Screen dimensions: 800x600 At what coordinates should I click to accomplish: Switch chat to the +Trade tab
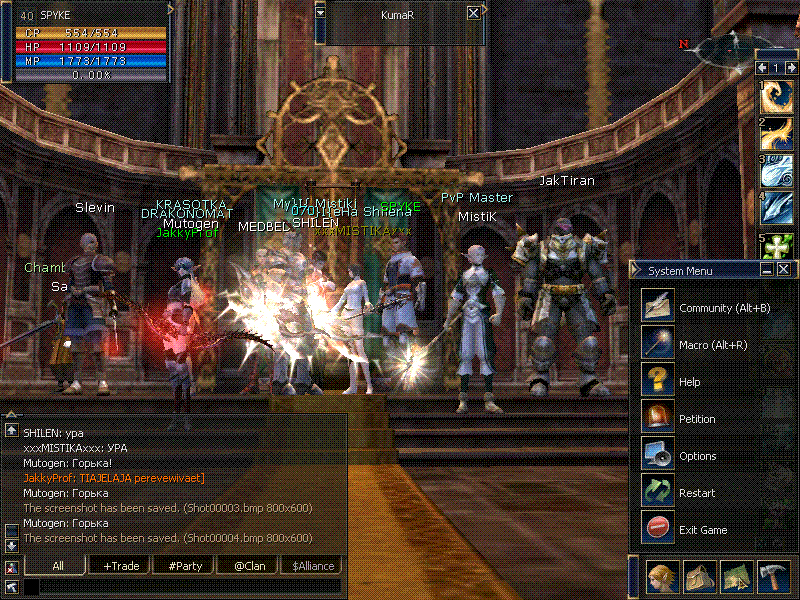121,566
